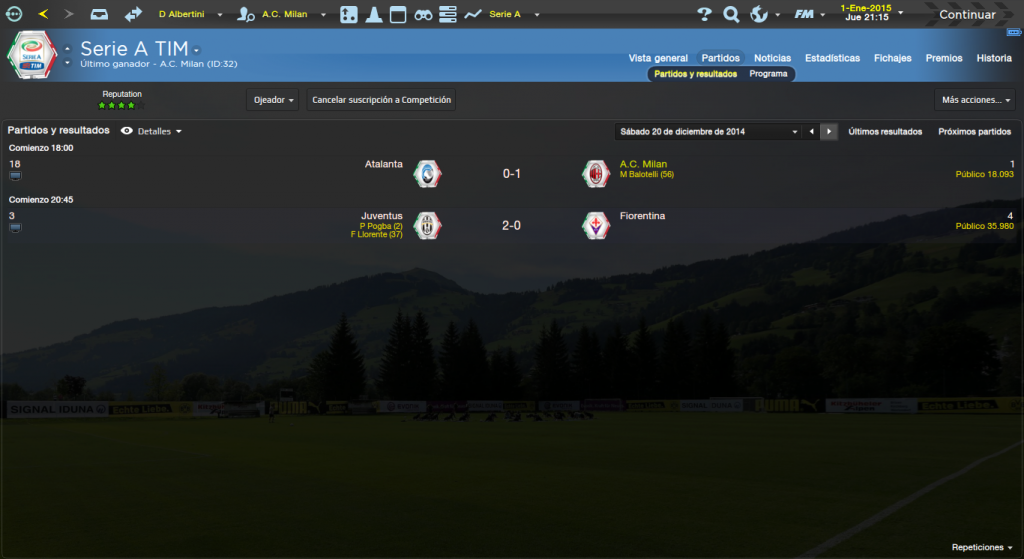Image resolution: width=1024 pixels, height=559 pixels.
Task: View the Historia tab
Action: (x=994, y=58)
